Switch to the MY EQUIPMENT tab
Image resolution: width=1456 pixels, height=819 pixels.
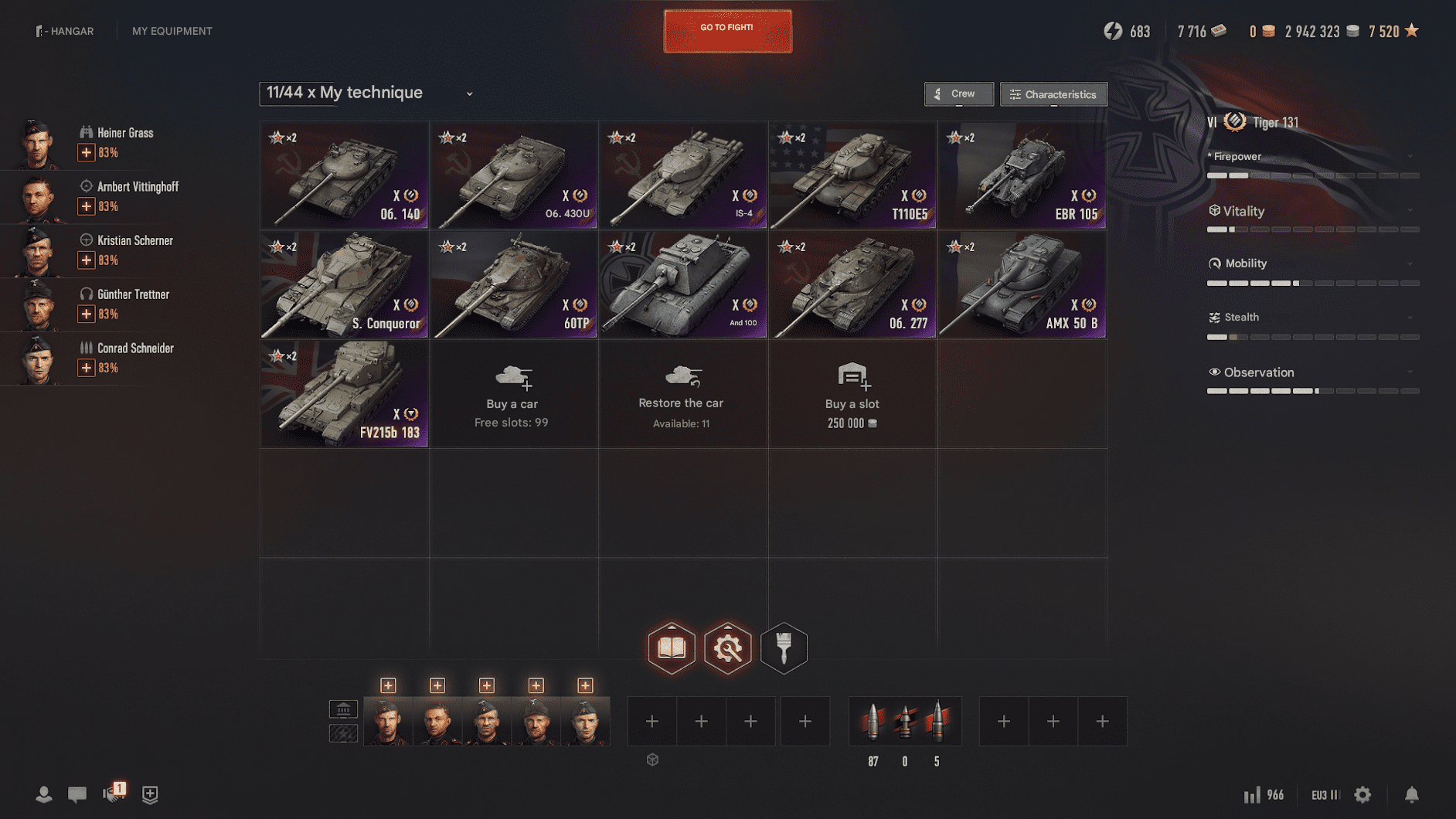[x=172, y=31]
